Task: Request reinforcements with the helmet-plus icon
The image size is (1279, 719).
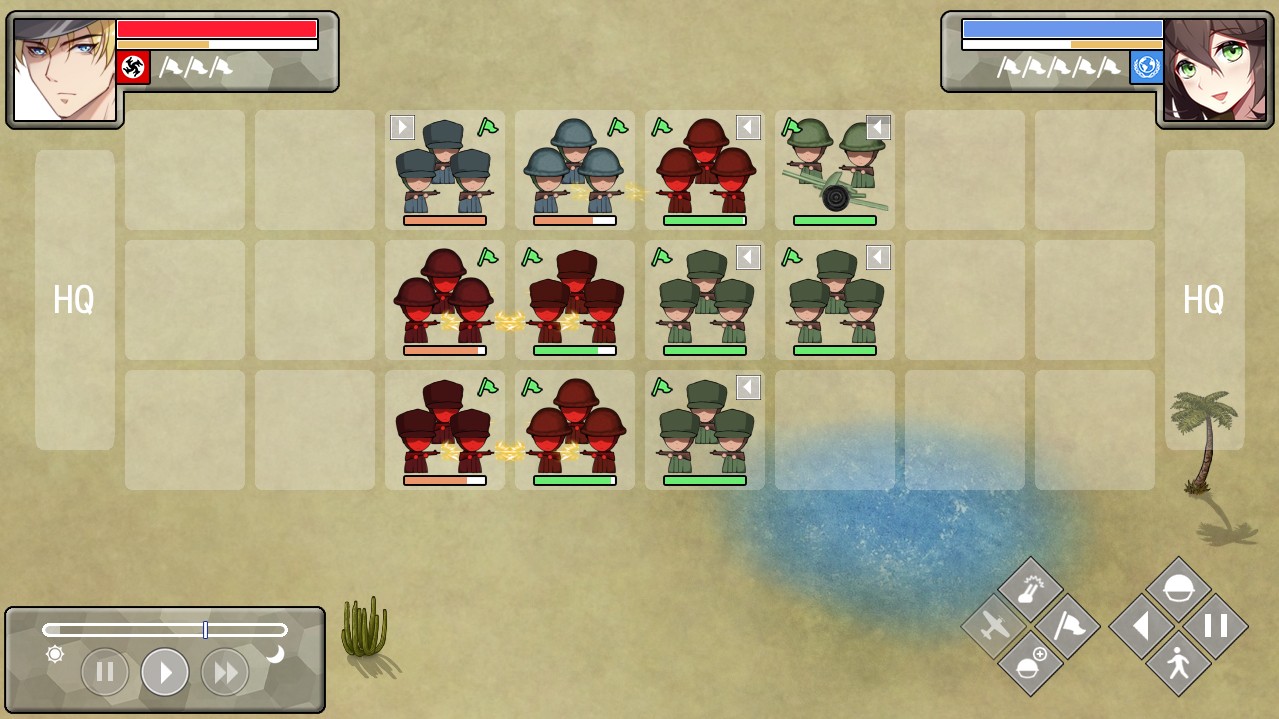Action: (x=1030, y=663)
